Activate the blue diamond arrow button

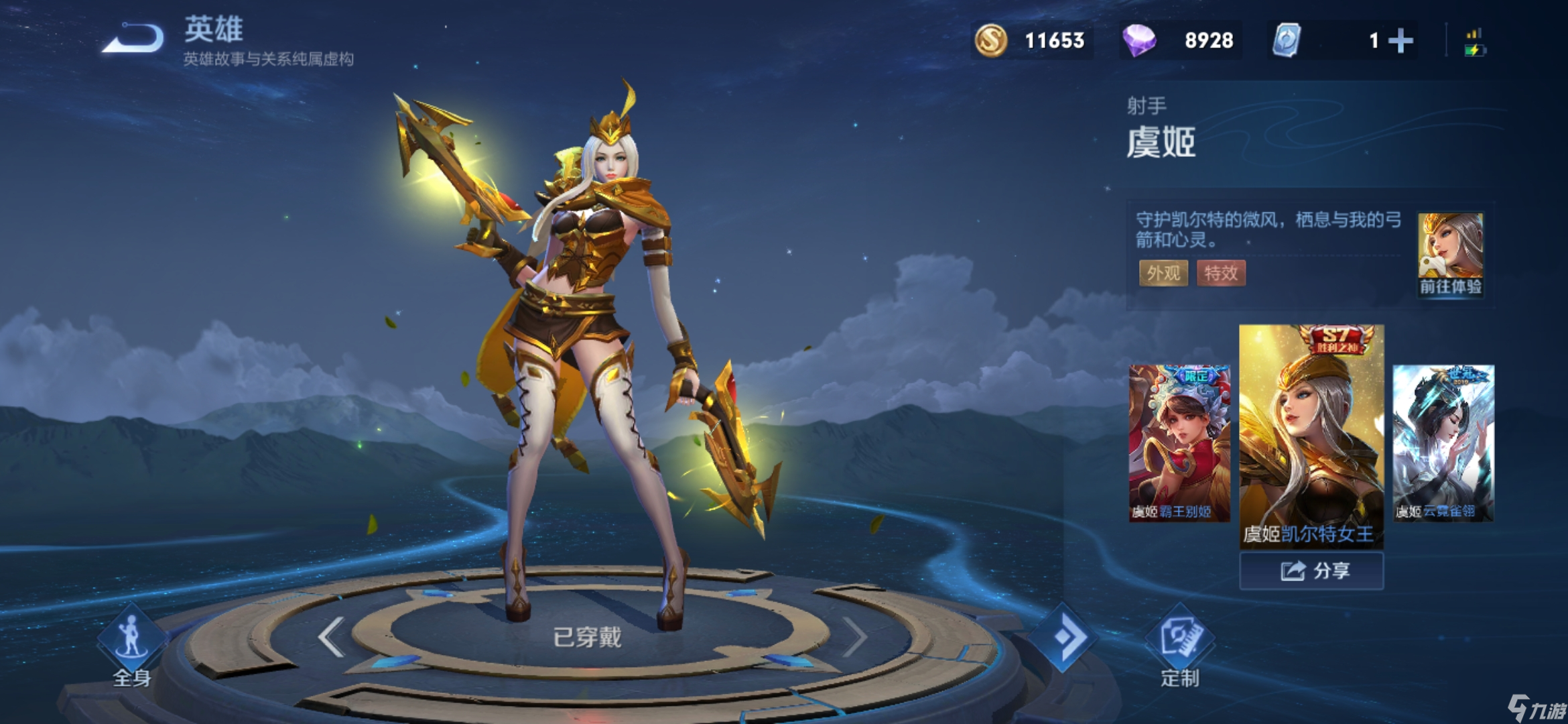coord(1063,637)
